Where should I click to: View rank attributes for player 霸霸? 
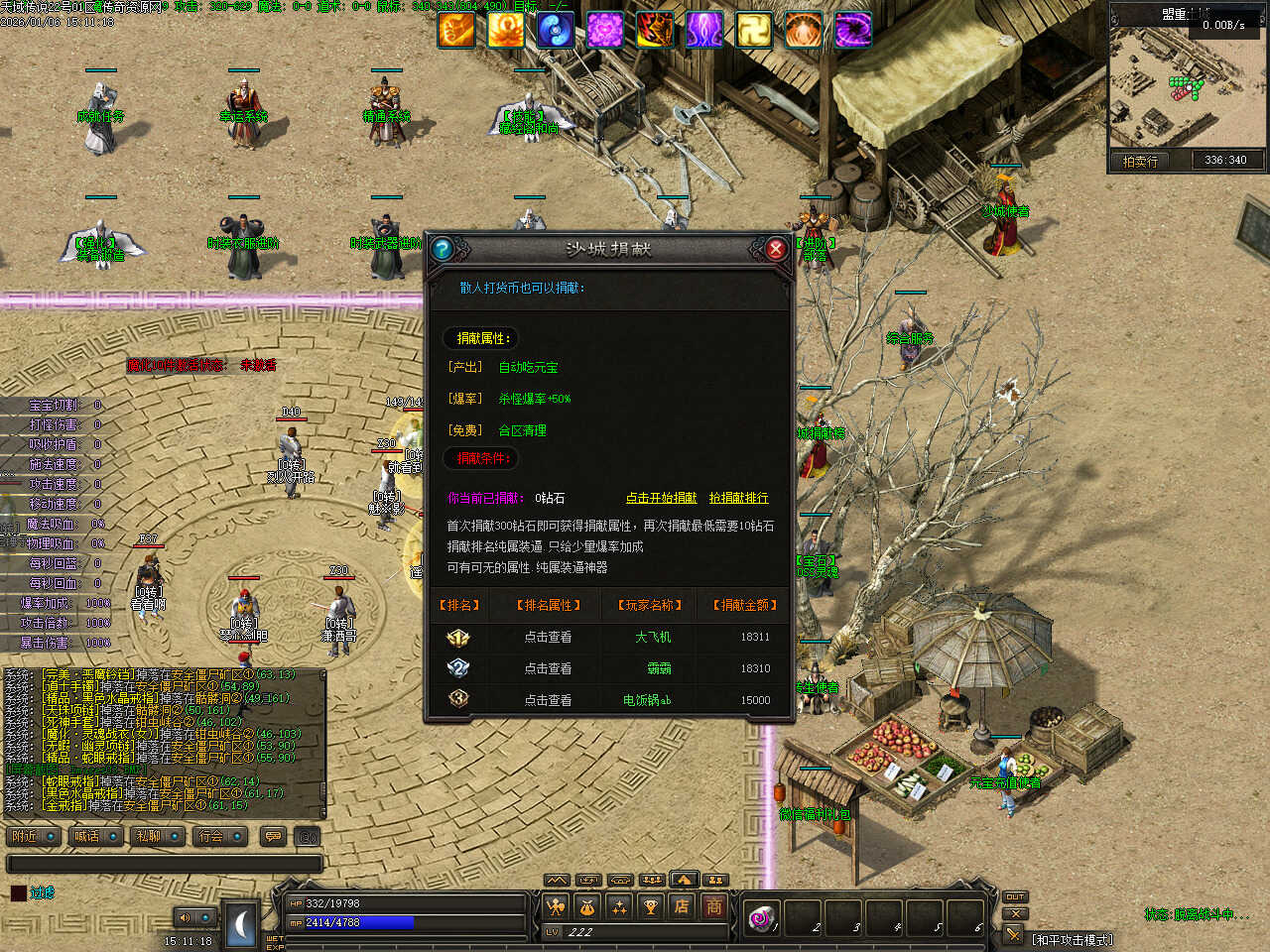pos(548,669)
